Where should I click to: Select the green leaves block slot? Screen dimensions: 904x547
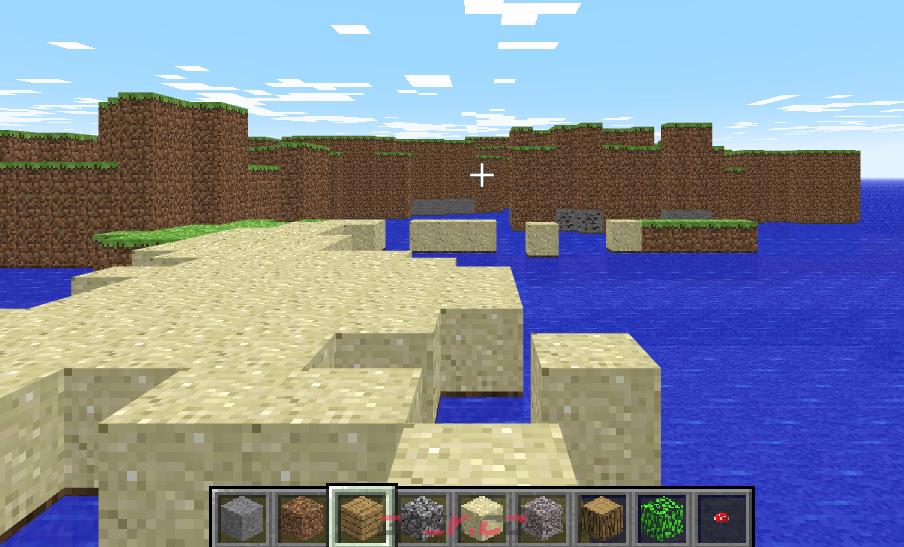coord(661,517)
